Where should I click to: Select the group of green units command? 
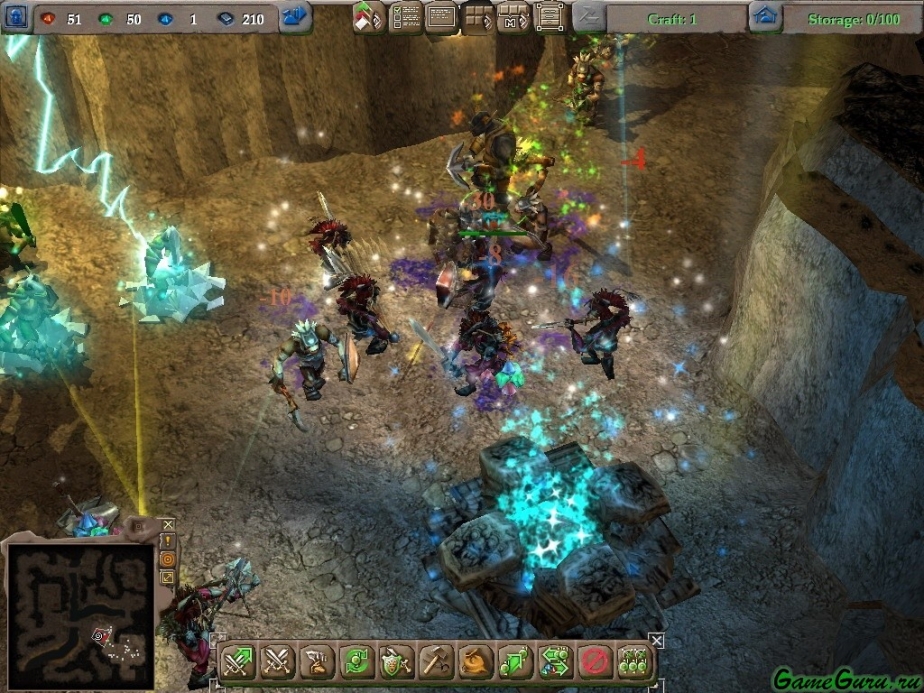635,661
